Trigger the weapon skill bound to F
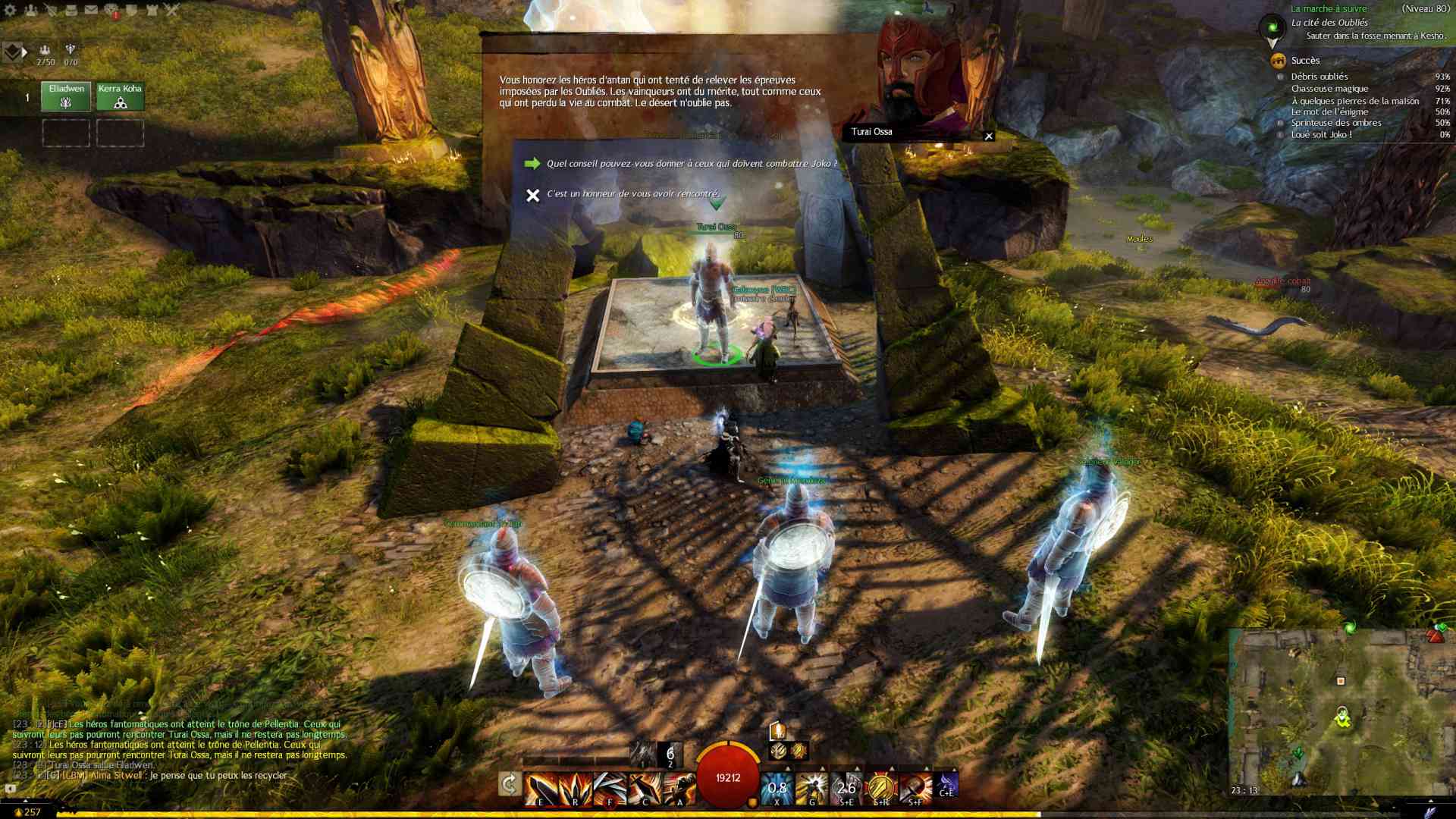1456x819 pixels. pos(610,789)
